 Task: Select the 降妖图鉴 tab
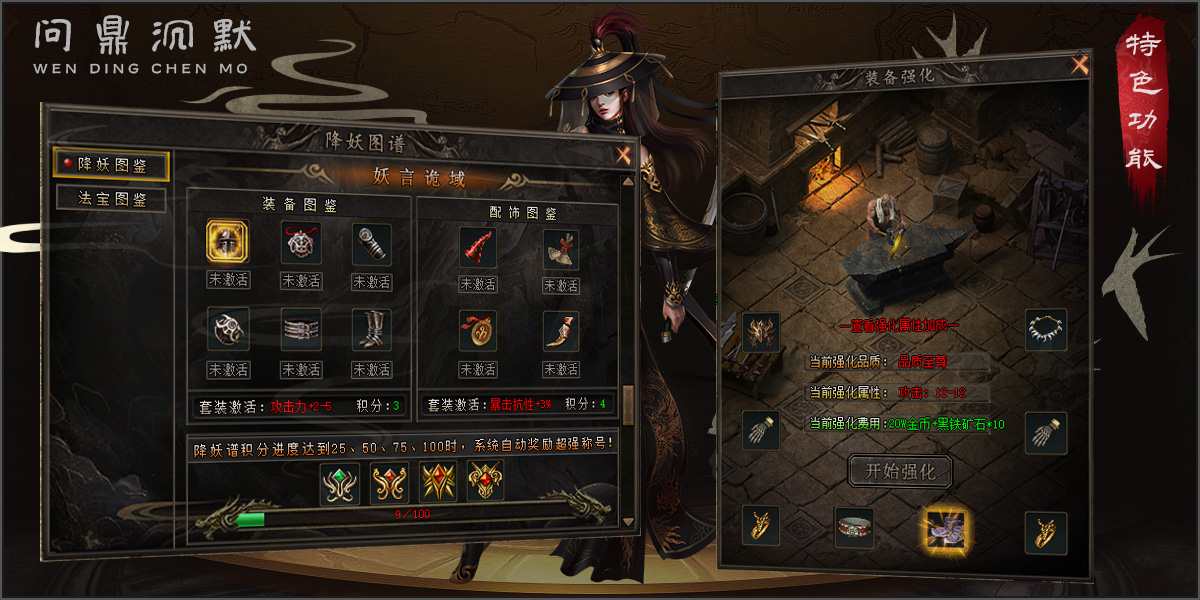click(x=111, y=164)
